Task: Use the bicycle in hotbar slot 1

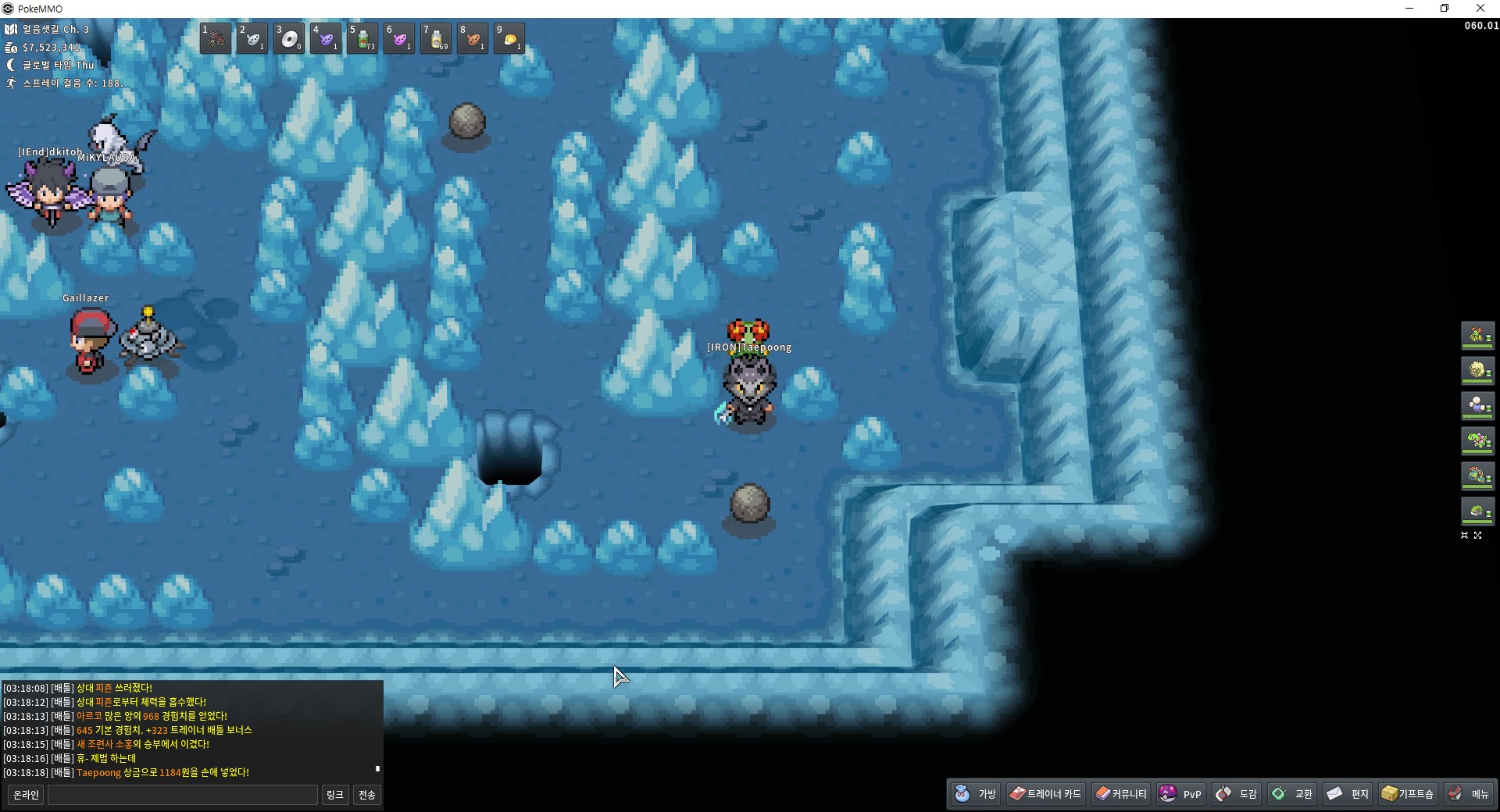Action: (x=216, y=38)
